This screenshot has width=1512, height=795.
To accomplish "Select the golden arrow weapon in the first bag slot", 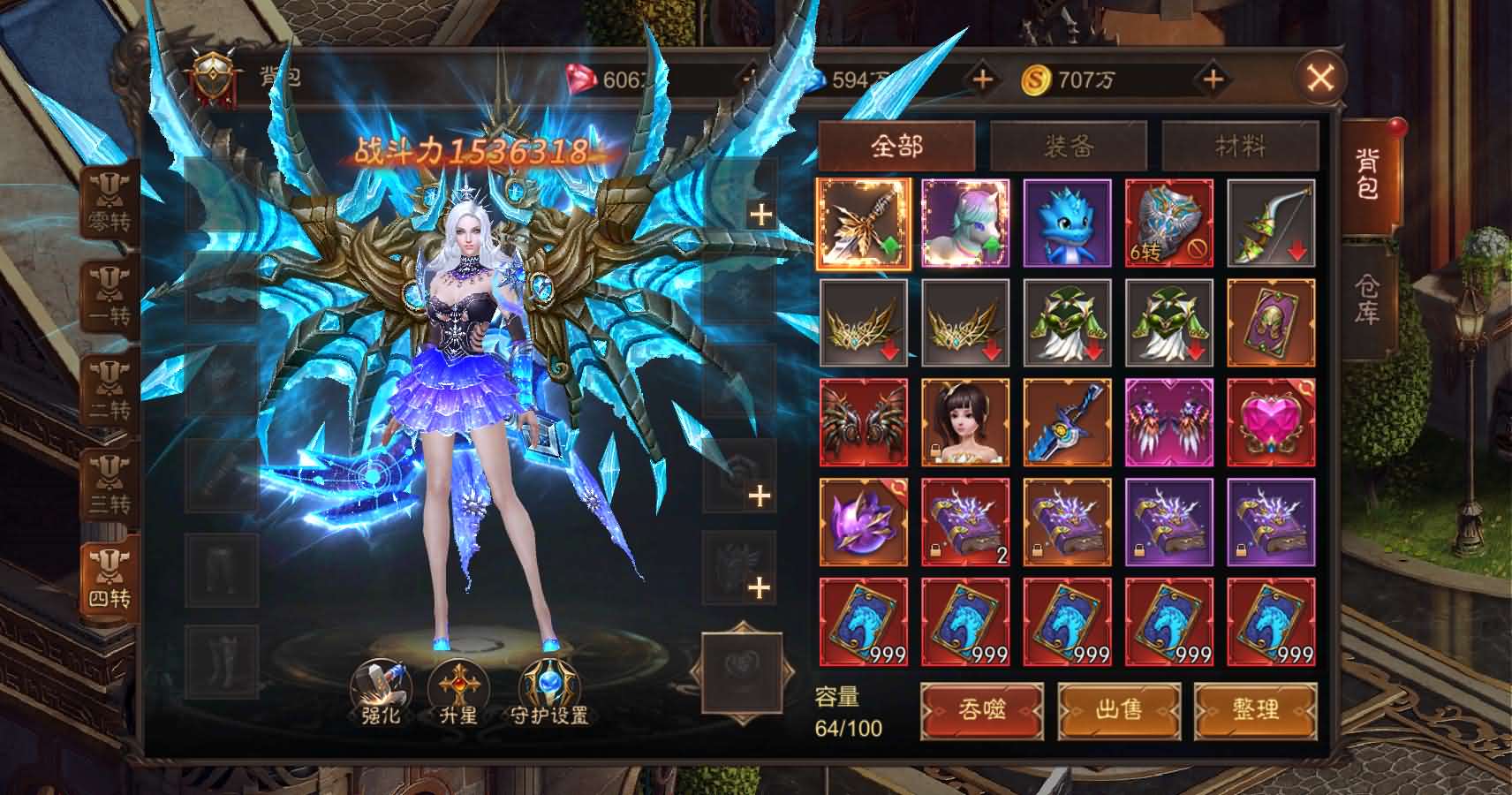I will pyautogui.click(x=865, y=220).
